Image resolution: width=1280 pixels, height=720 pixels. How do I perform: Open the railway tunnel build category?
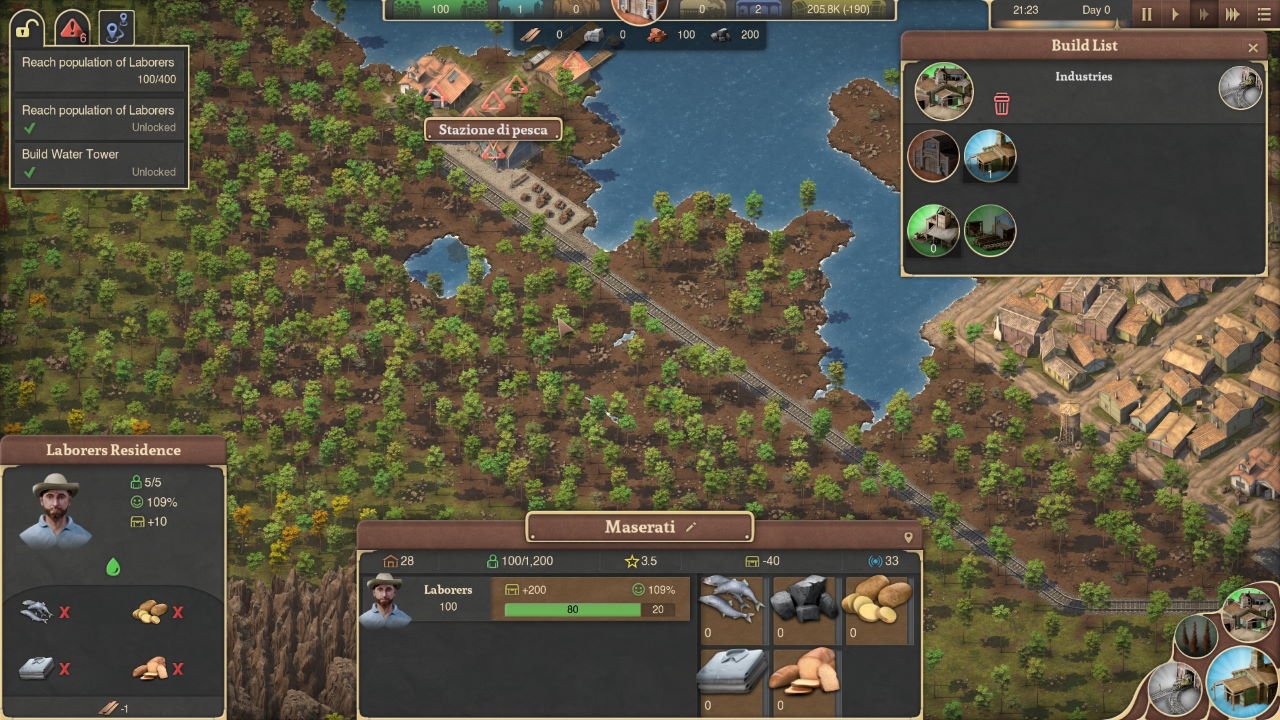[x=1173, y=690]
